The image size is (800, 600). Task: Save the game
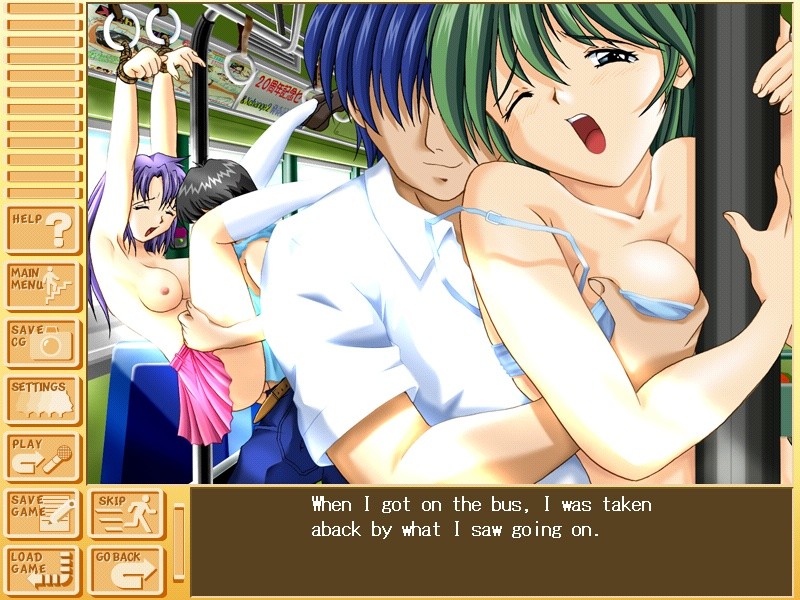[43, 514]
